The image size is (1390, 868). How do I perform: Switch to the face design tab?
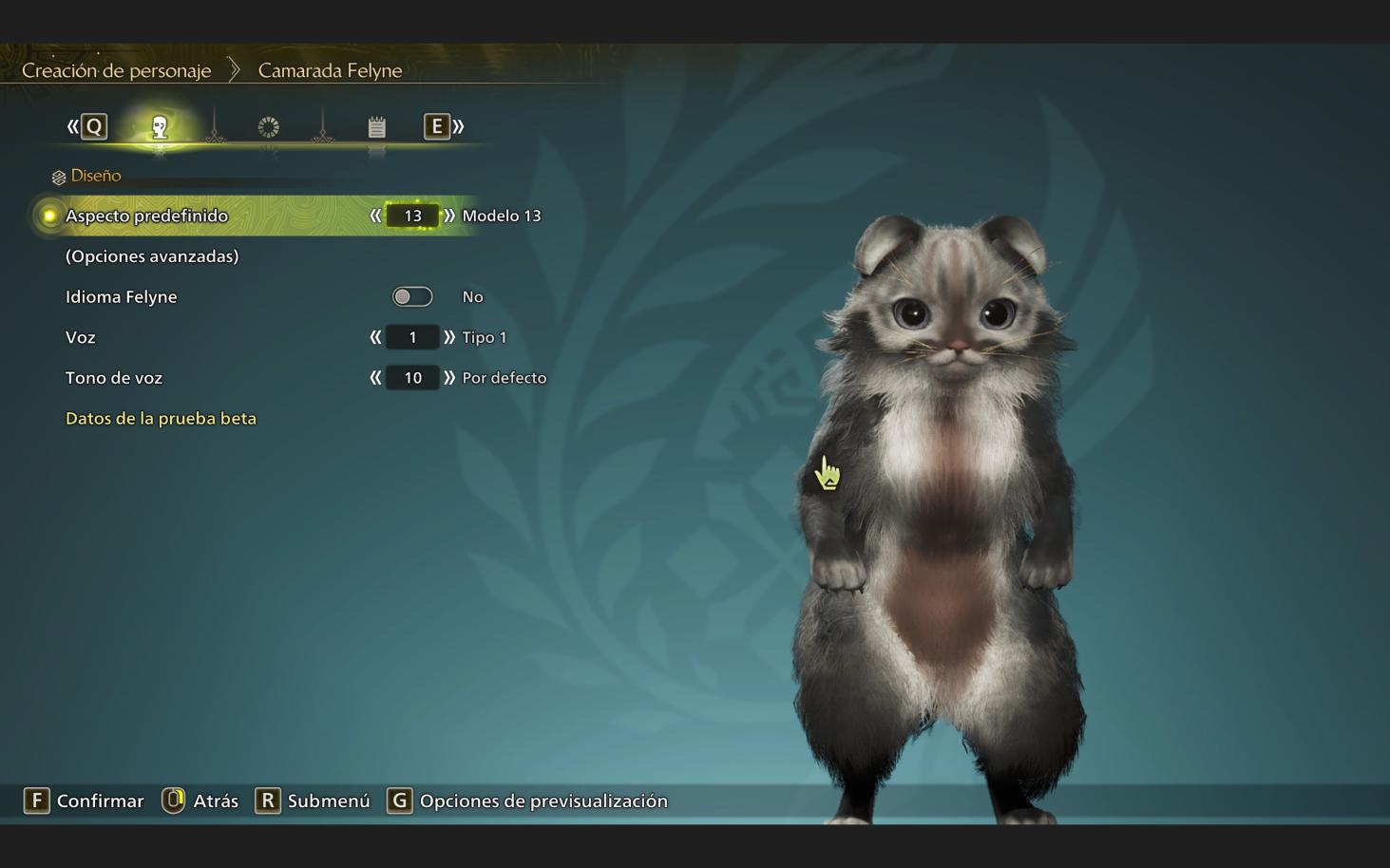click(160, 127)
